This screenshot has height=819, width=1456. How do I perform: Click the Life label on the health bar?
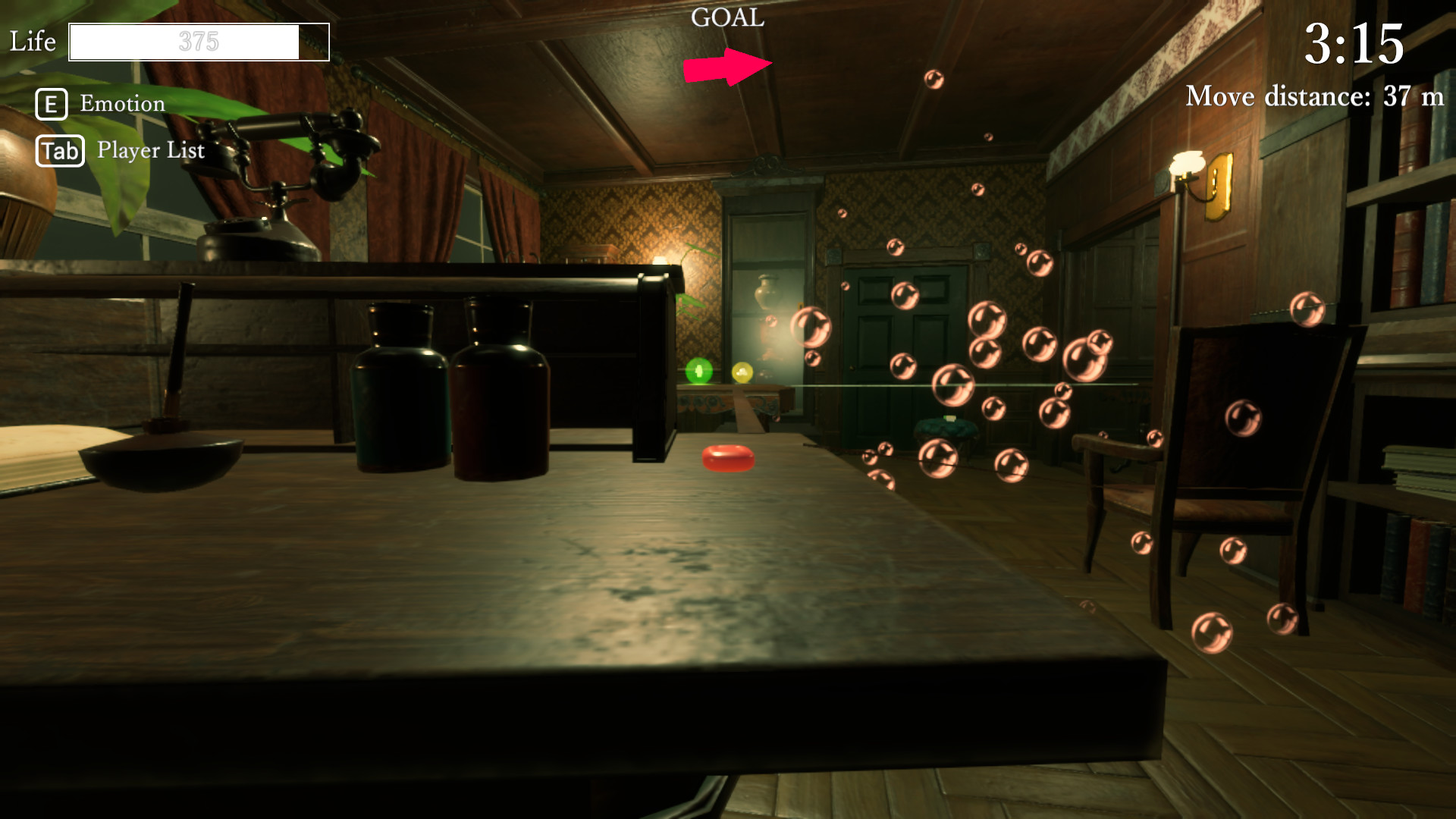pyautogui.click(x=32, y=42)
